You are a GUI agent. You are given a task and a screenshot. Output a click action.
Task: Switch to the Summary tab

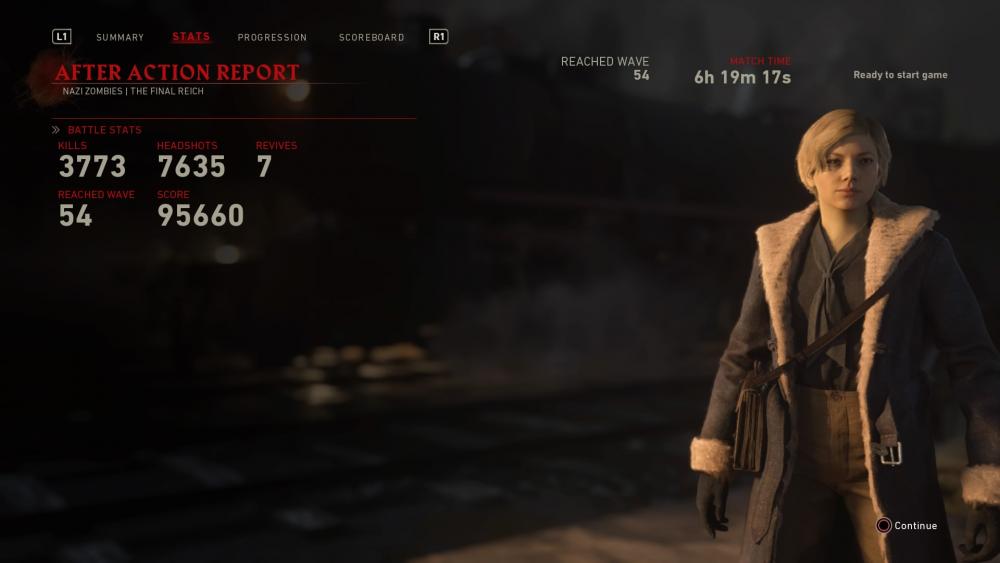click(120, 38)
